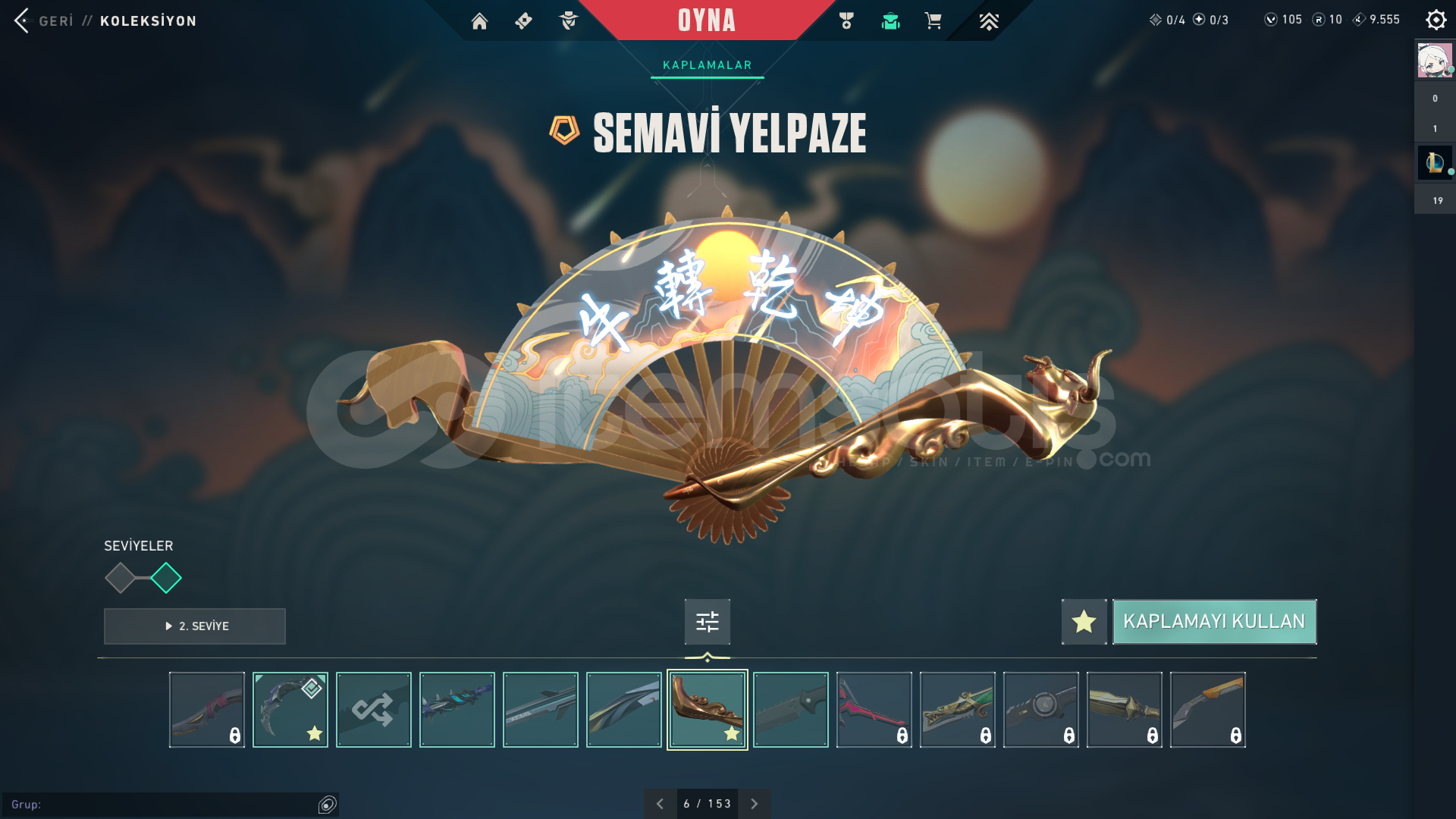Open the settings gear icon
The width and height of the screenshot is (1456, 819).
pyautogui.click(x=1436, y=20)
